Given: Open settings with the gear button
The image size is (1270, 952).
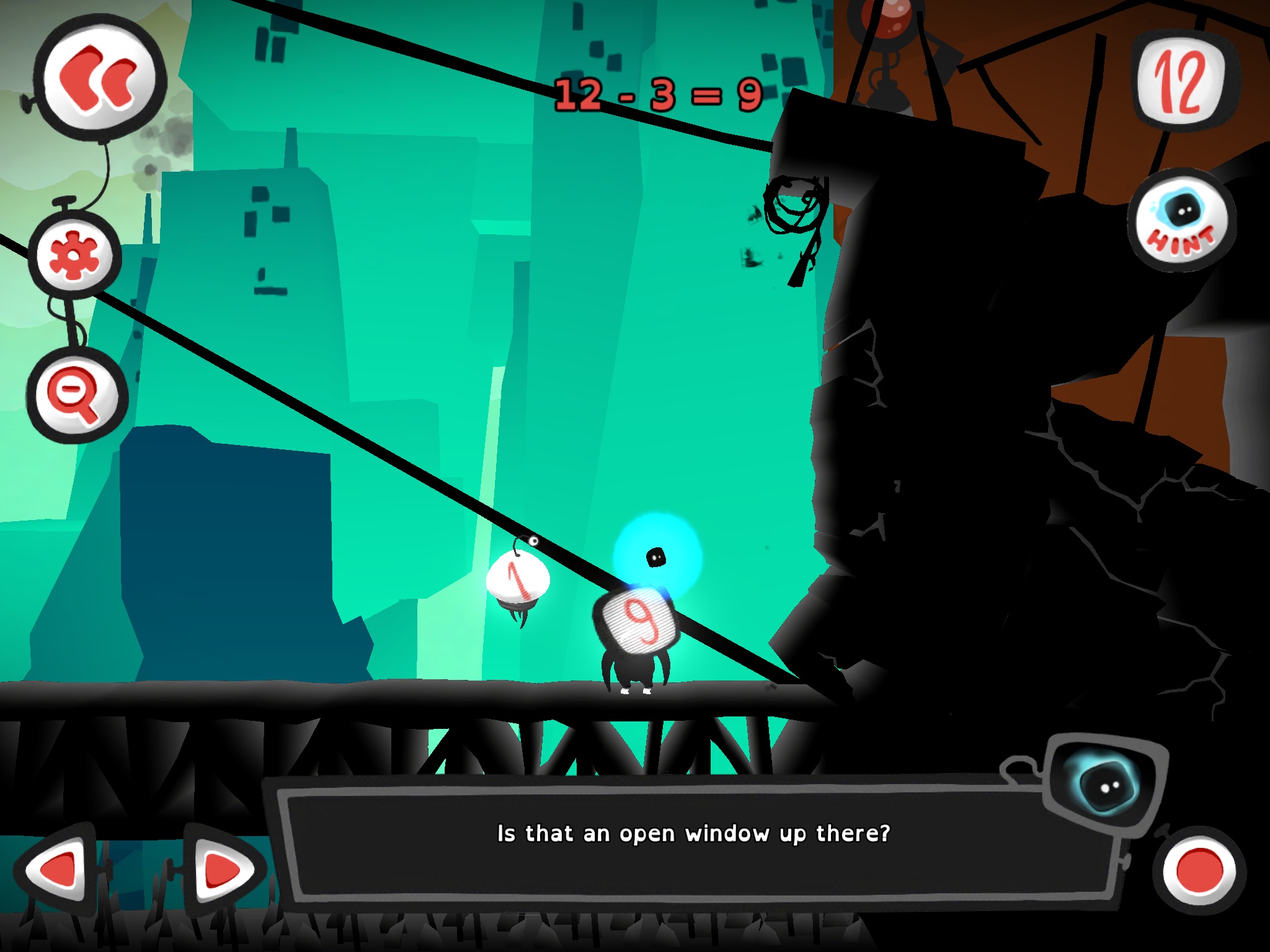Looking at the screenshot, I should pyautogui.click(x=74, y=255).
